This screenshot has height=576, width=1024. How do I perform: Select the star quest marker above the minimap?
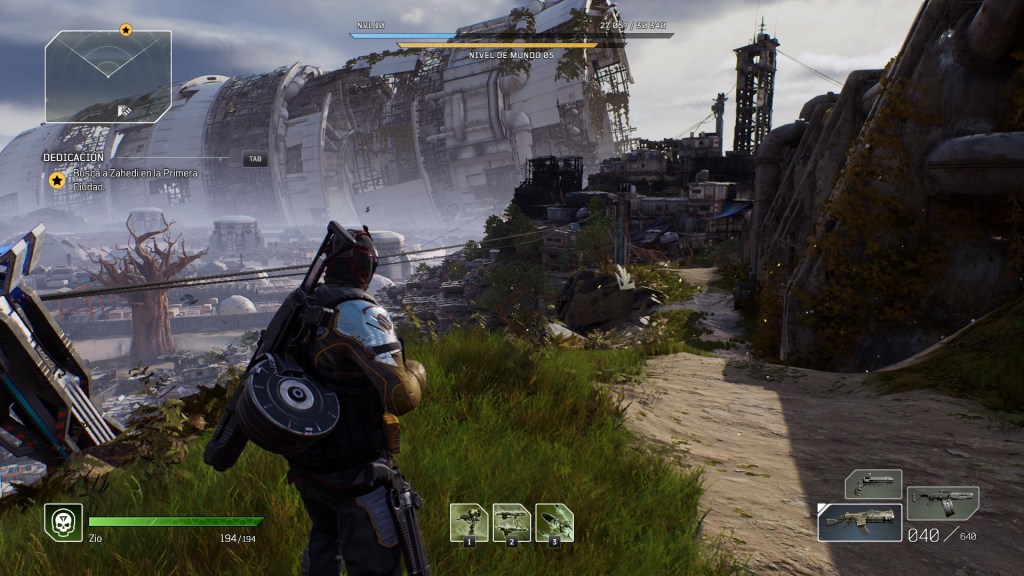[x=125, y=30]
